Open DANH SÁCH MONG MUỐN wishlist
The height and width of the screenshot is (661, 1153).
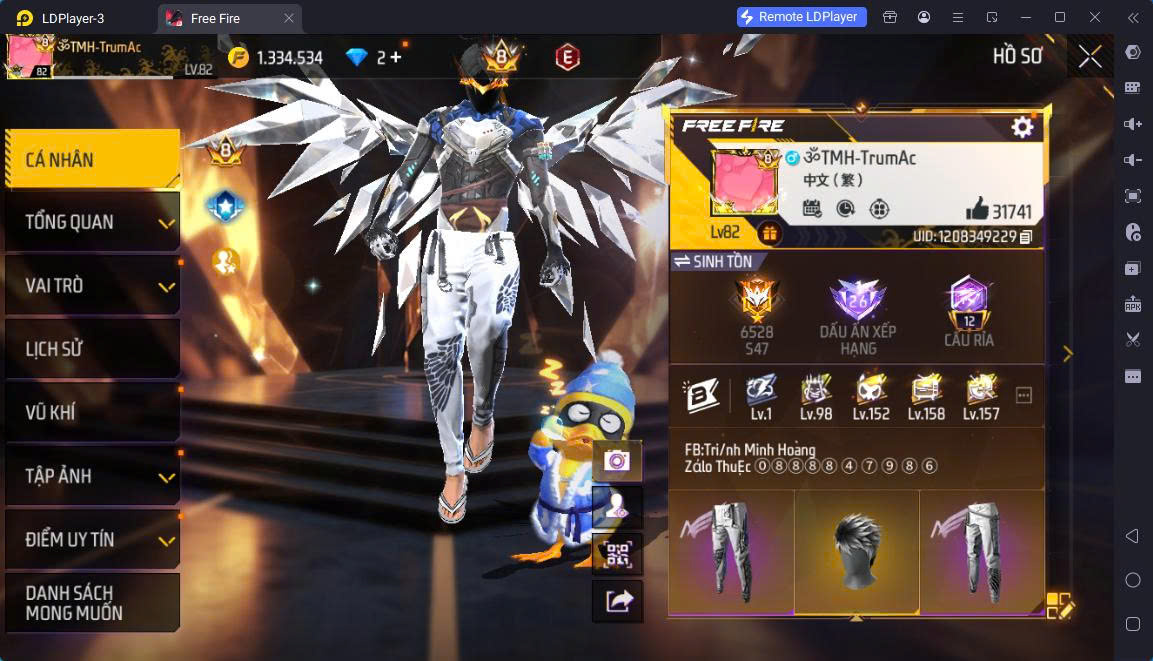pyautogui.click(x=92, y=602)
